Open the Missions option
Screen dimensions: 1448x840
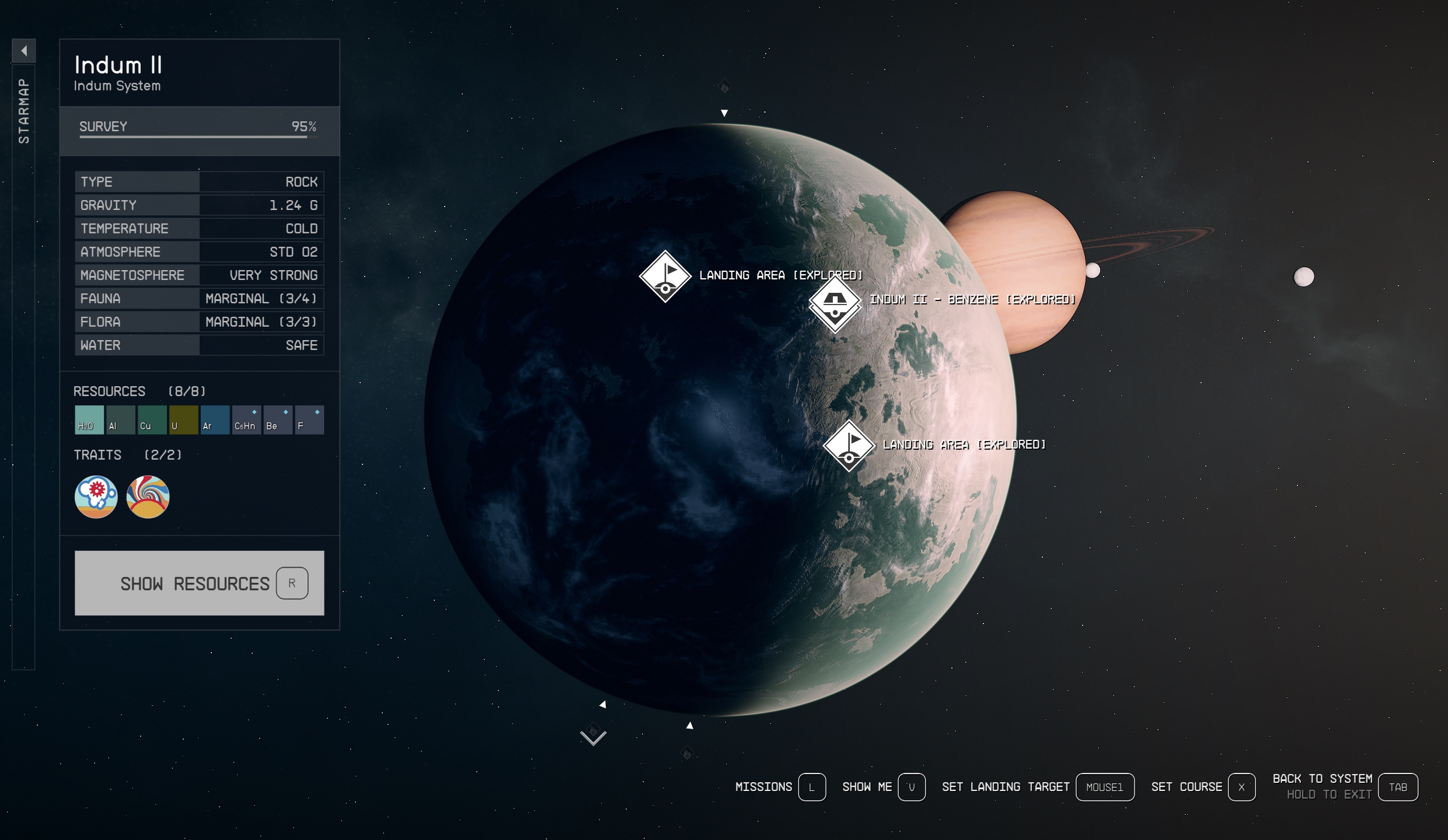point(780,787)
